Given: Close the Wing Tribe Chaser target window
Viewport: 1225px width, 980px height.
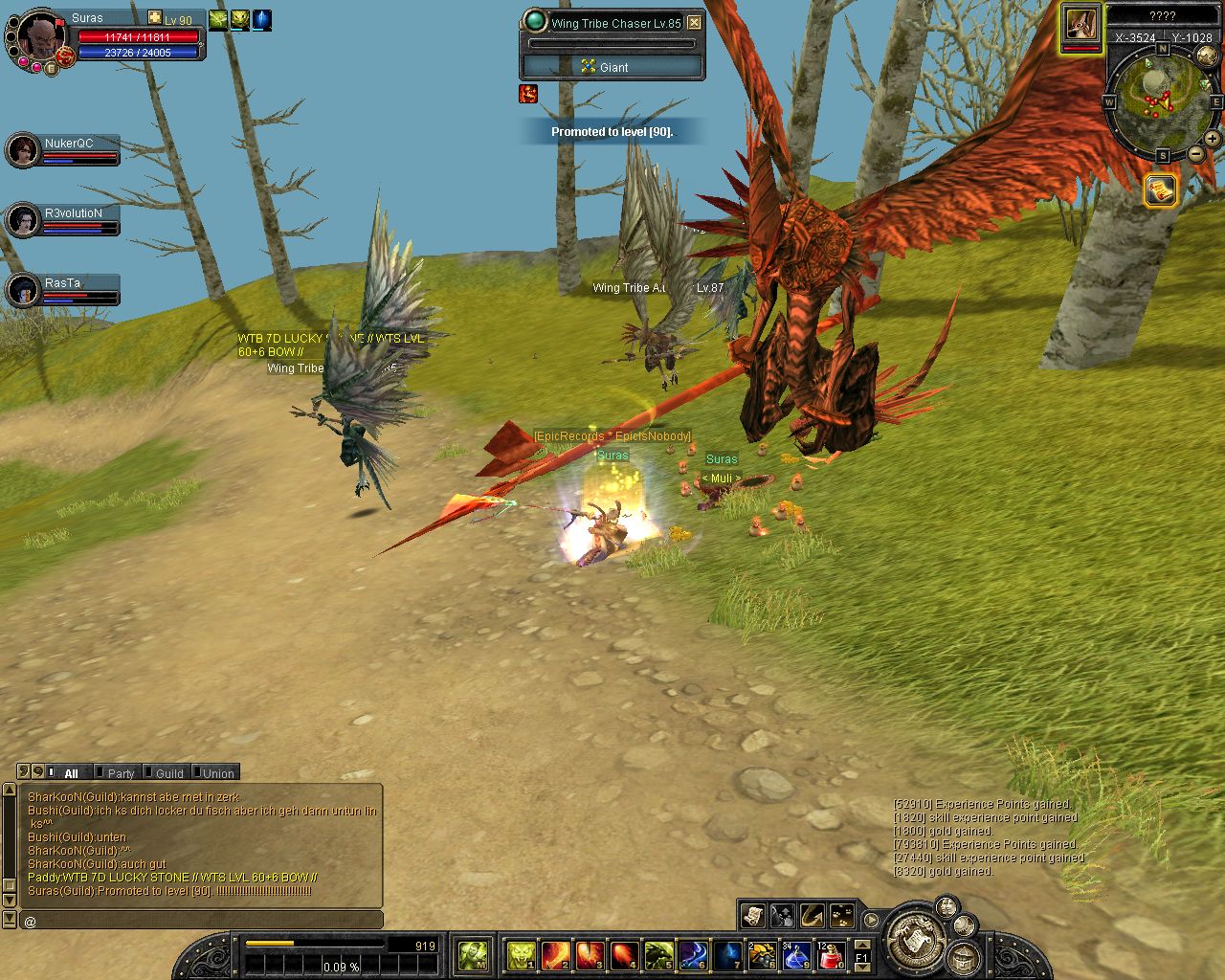Looking at the screenshot, I should pos(695,23).
